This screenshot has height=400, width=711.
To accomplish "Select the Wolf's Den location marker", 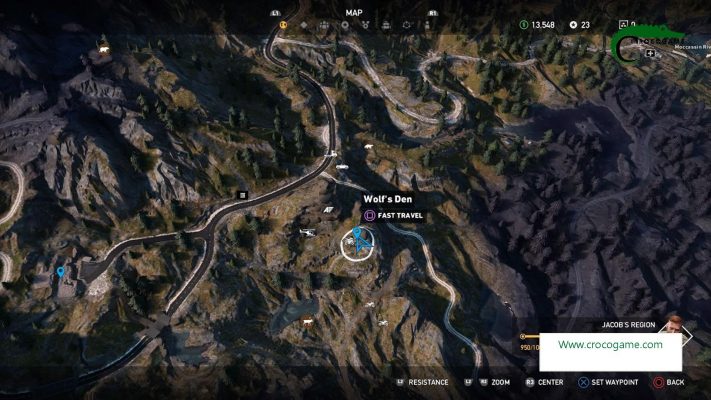I will tap(359, 241).
